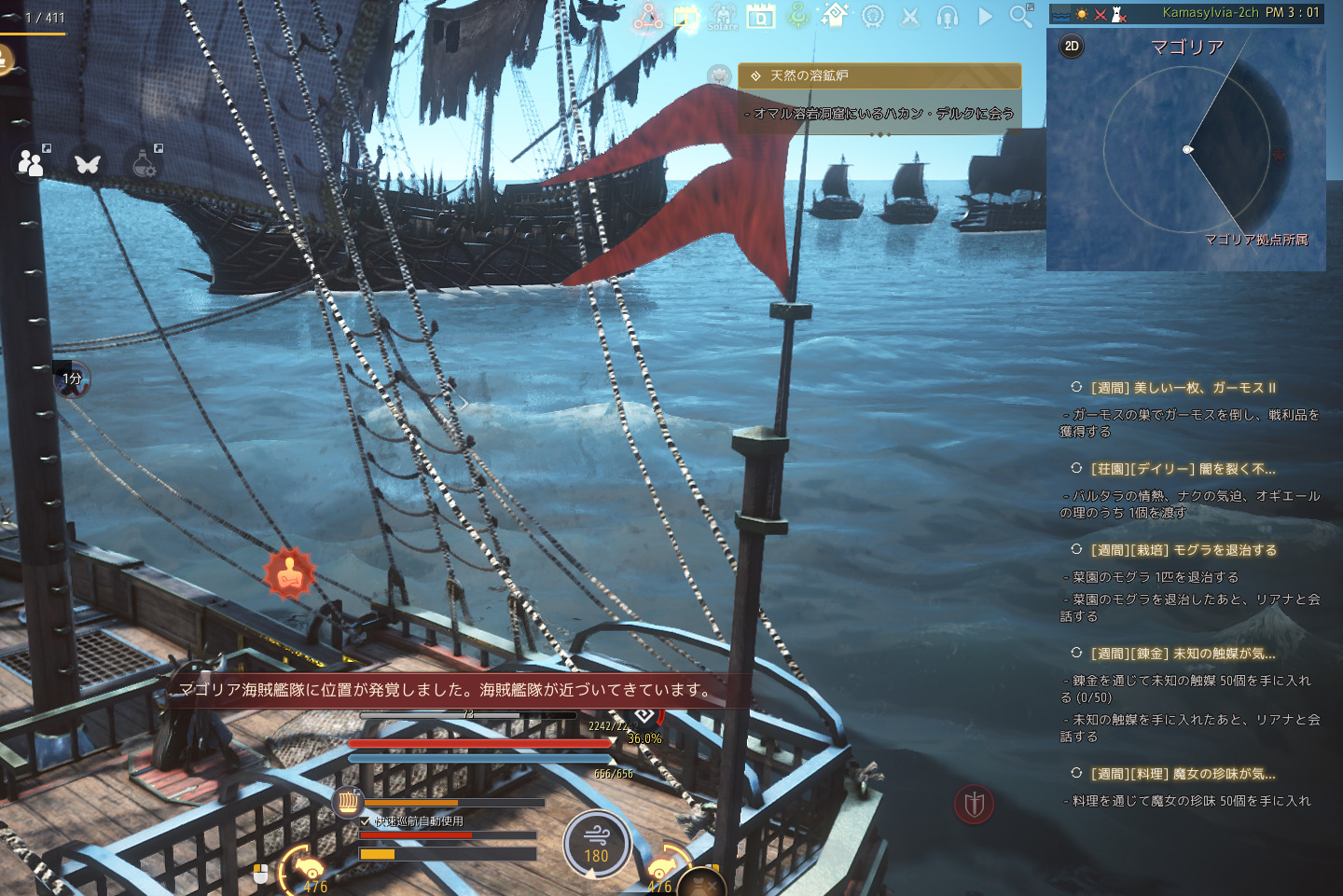Disable the 快速巡航自動使用 checkbox

pos(364,822)
